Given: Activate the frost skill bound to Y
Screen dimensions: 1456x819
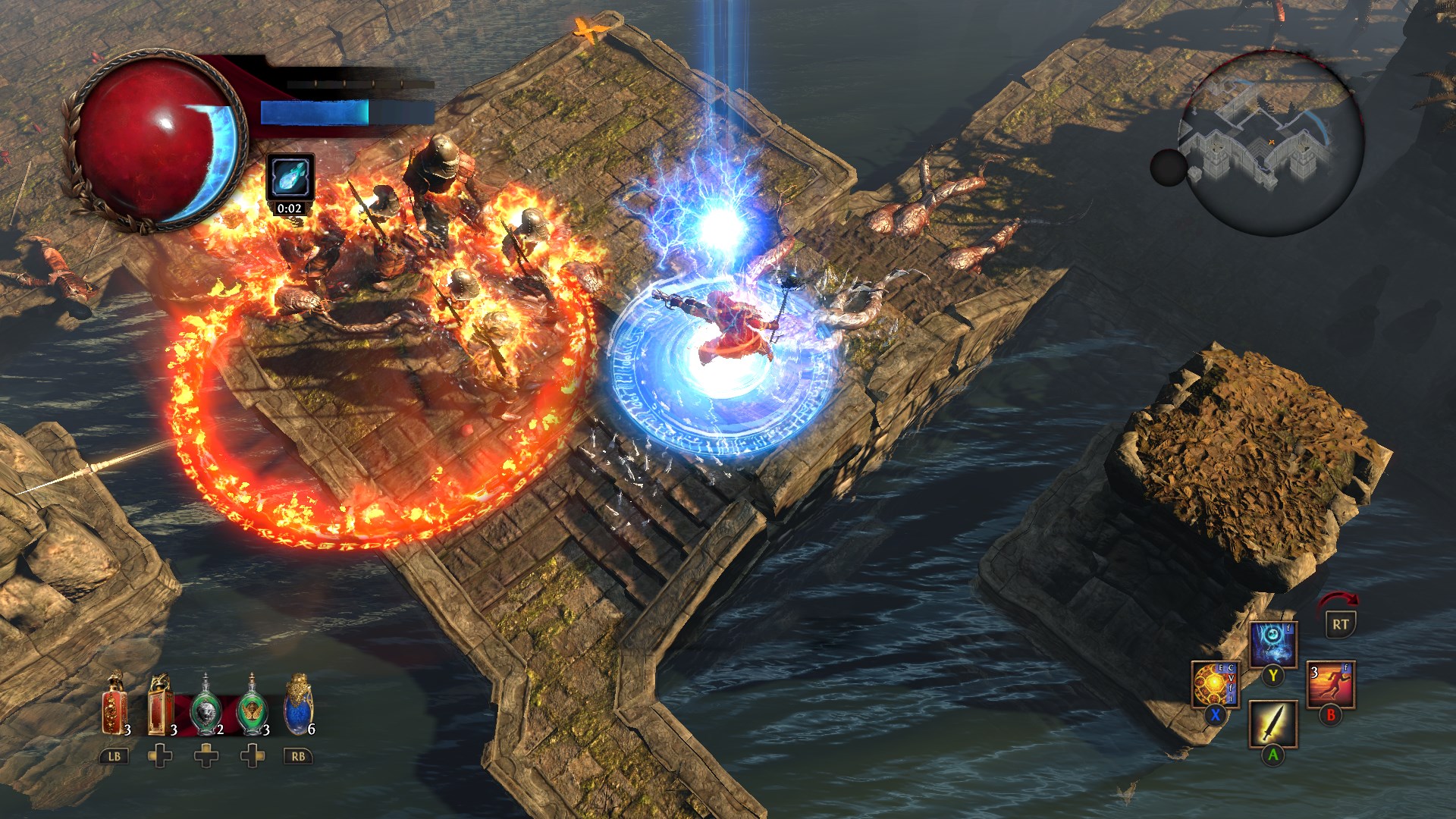Looking at the screenshot, I should pos(1273,642).
